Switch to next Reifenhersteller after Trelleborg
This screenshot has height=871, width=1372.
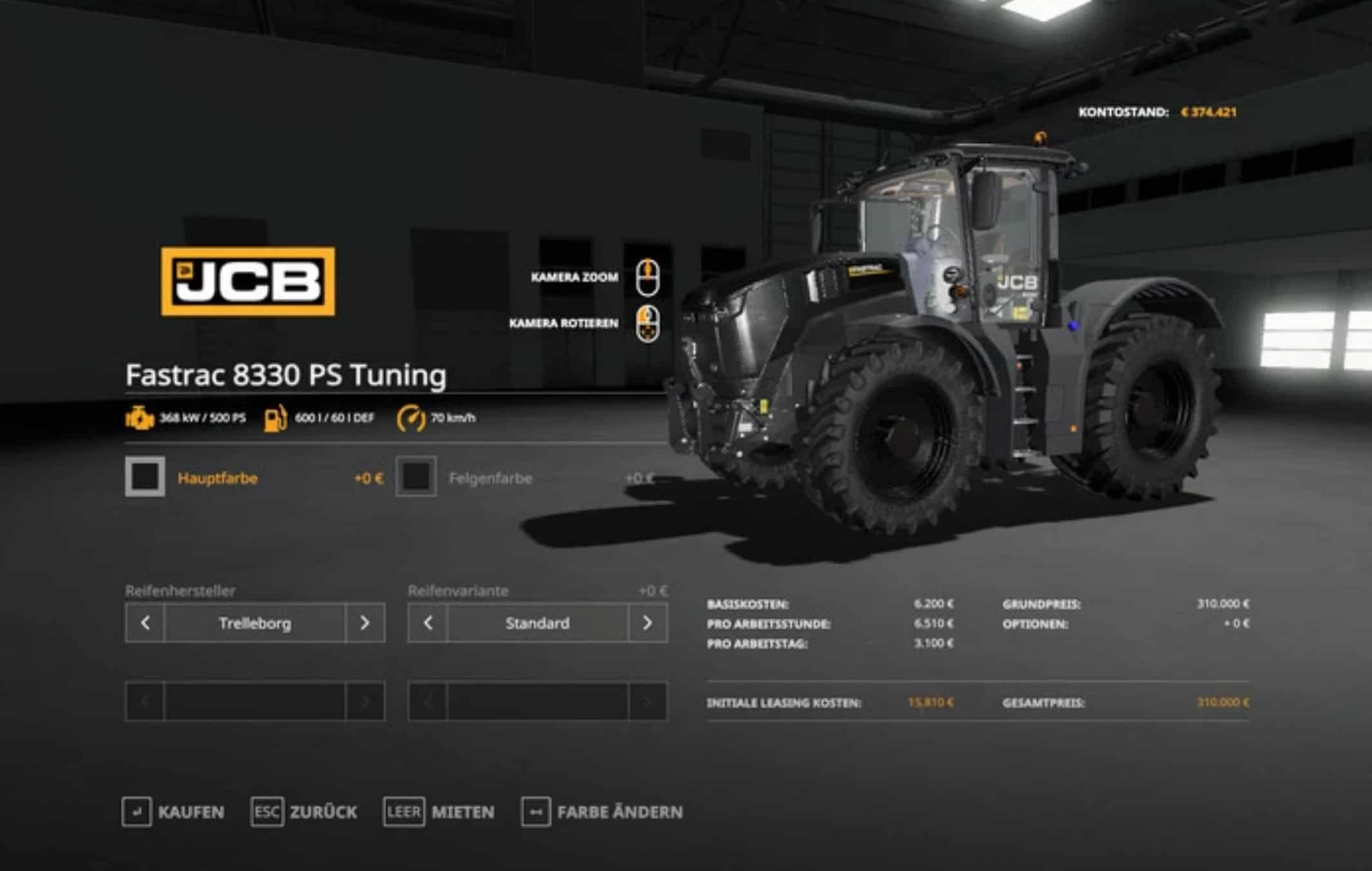click(x=364, y=623)
